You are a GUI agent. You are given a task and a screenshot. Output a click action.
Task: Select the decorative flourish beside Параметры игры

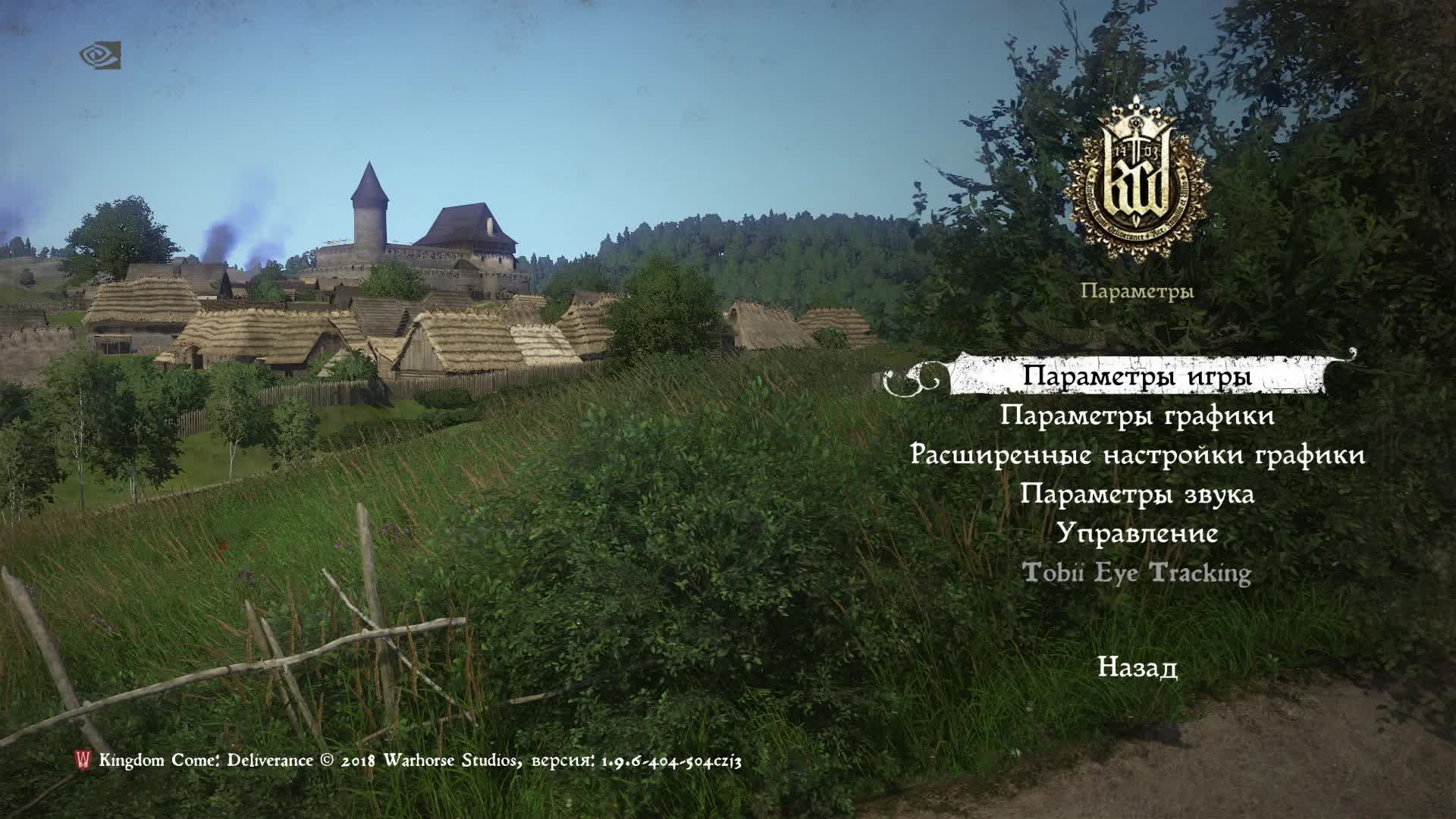(x=910, y=378)
